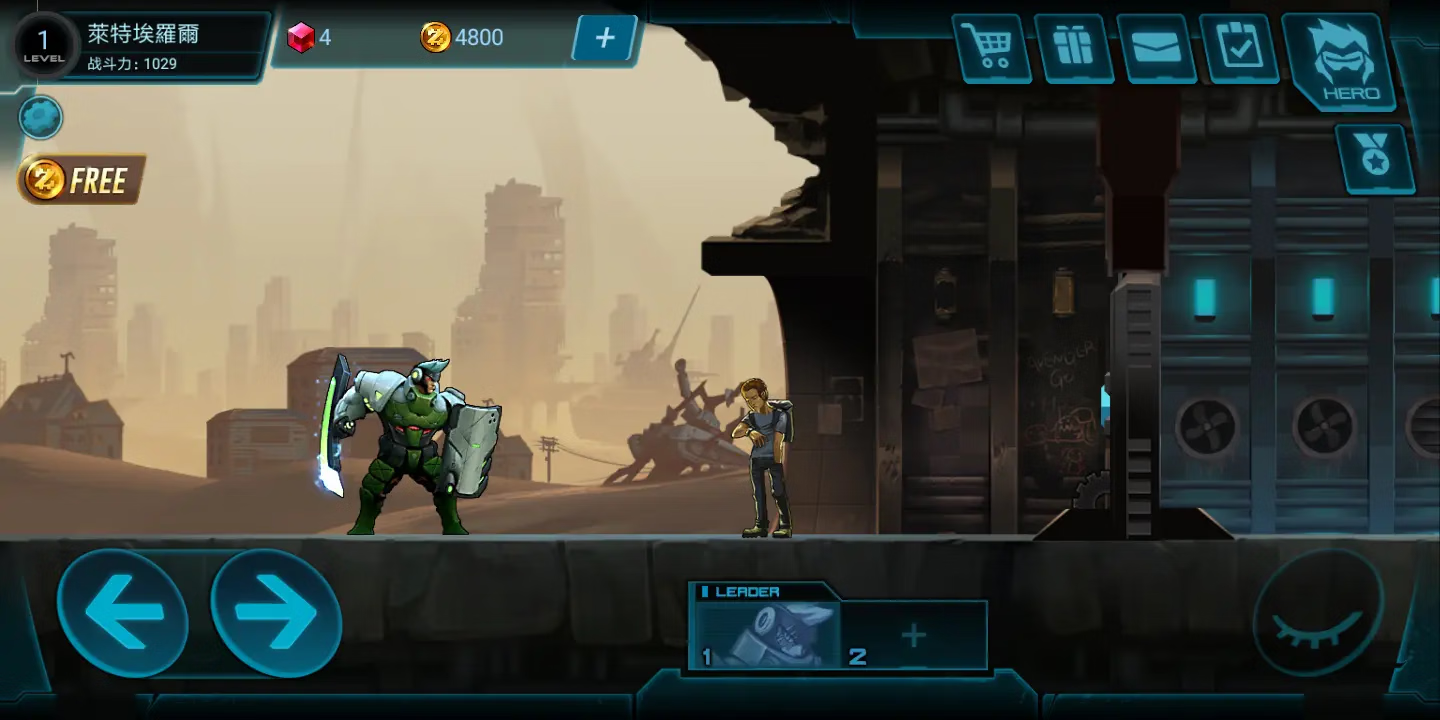
Task: Open the shopping cart store
Action: [x=991, y=48]
